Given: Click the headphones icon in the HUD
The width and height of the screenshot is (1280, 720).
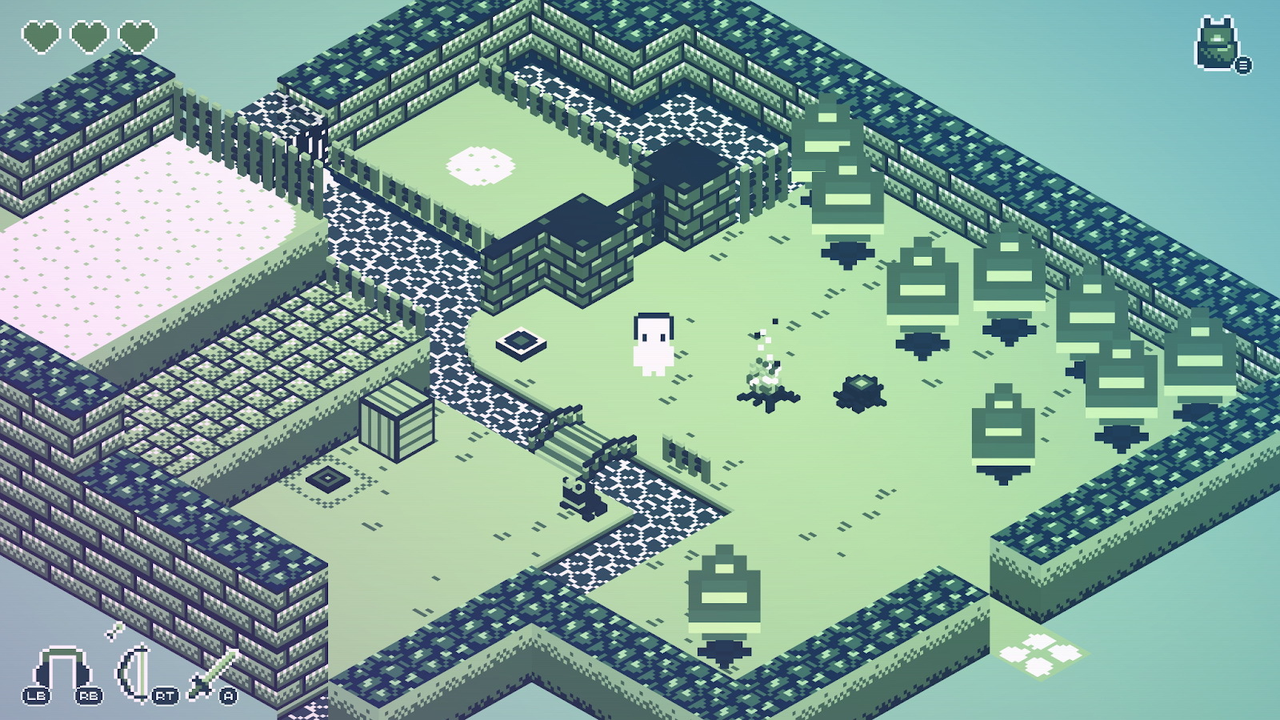Looking at the screenshot, I should tap(62, 668).
